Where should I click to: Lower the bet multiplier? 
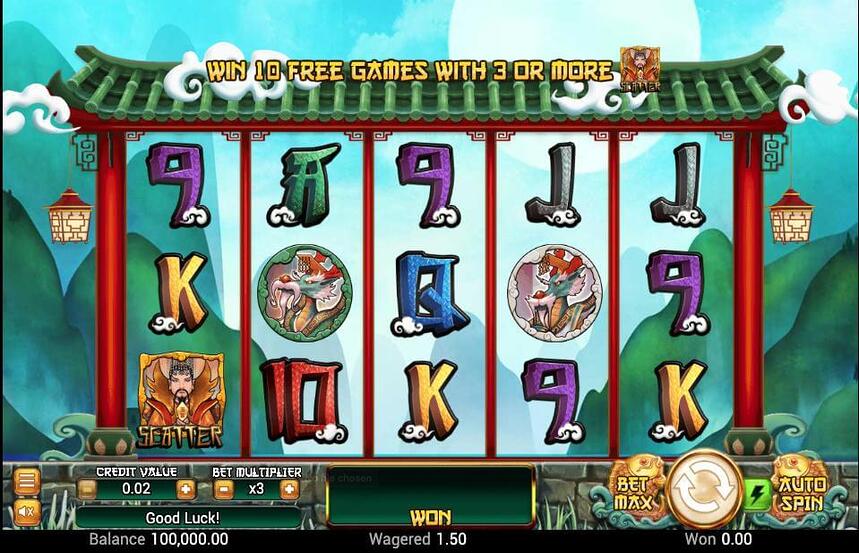point(224,490)
